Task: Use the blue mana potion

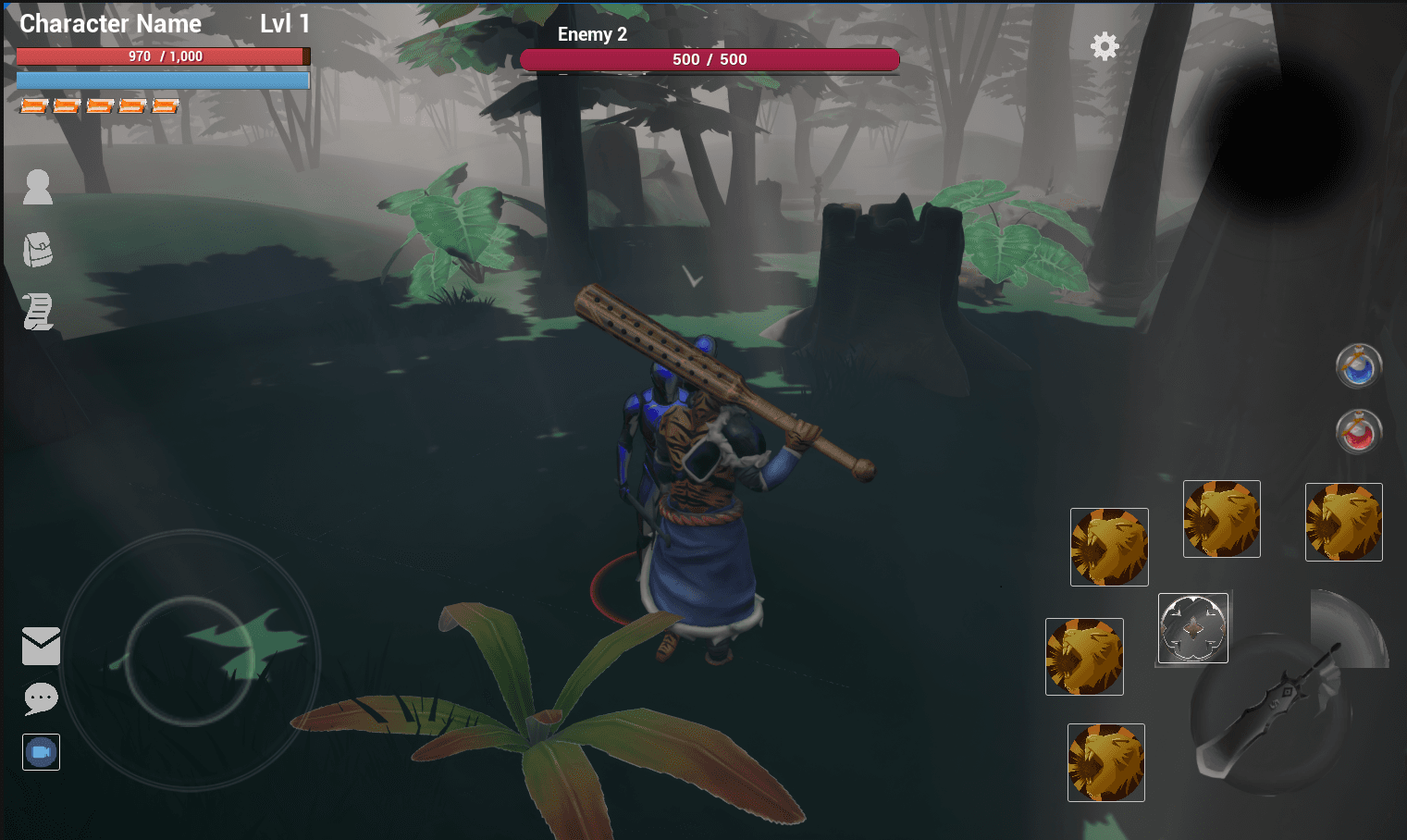Action: tap(1358, 366)
